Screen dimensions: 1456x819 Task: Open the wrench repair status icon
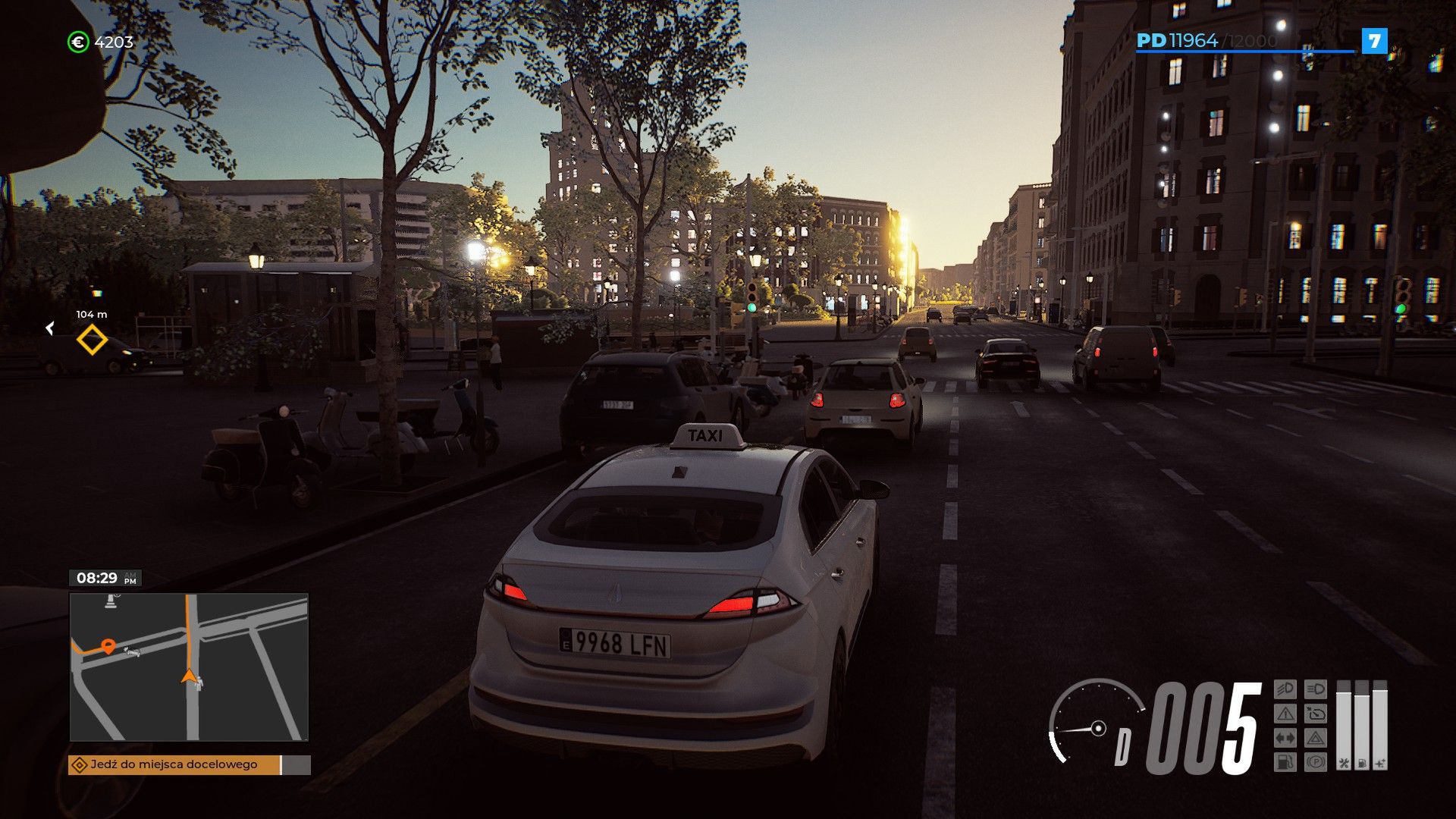(1345, 764)
